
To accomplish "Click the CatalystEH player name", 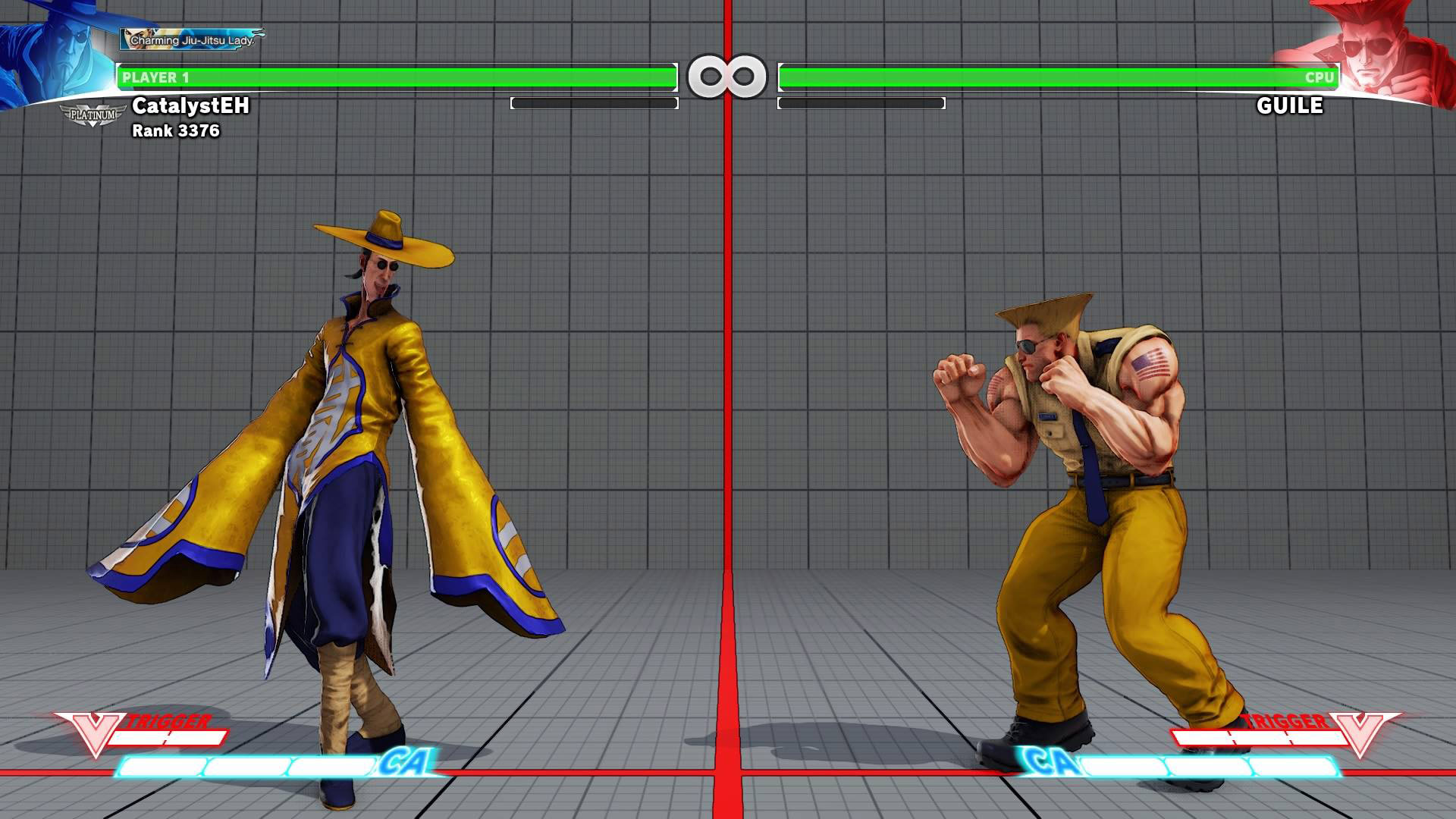I will 190,108.
